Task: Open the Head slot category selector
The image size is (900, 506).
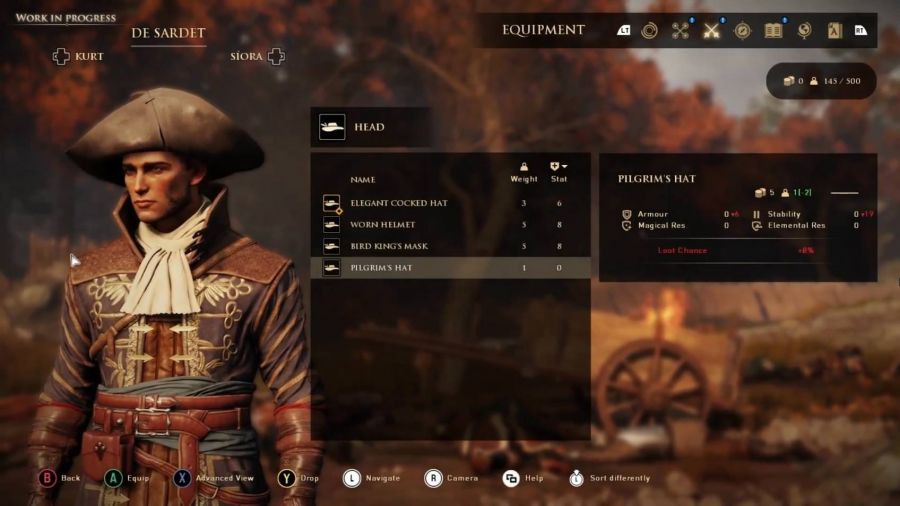Action: 371,127
